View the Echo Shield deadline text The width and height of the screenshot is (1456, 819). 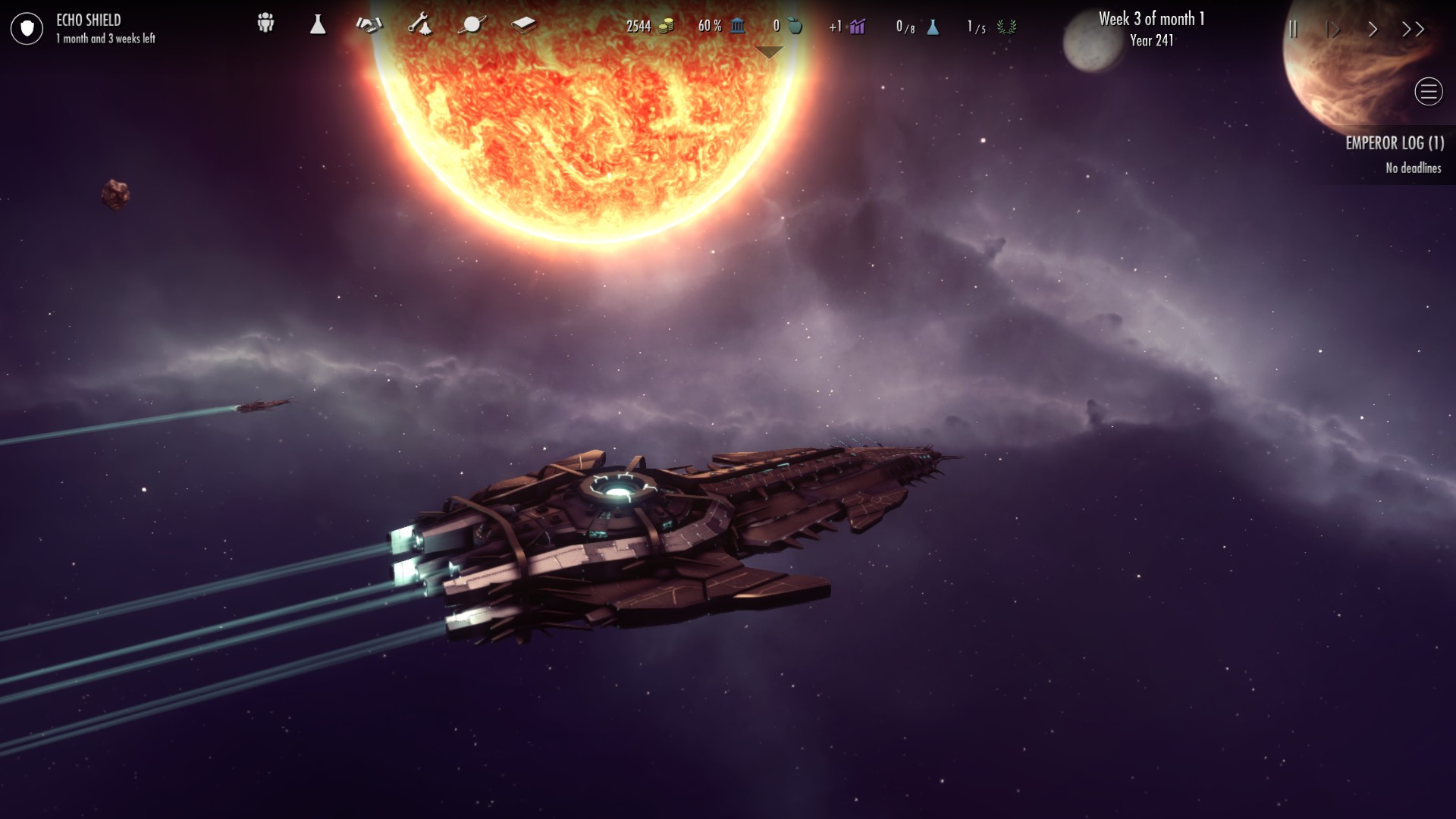[106, 36]
